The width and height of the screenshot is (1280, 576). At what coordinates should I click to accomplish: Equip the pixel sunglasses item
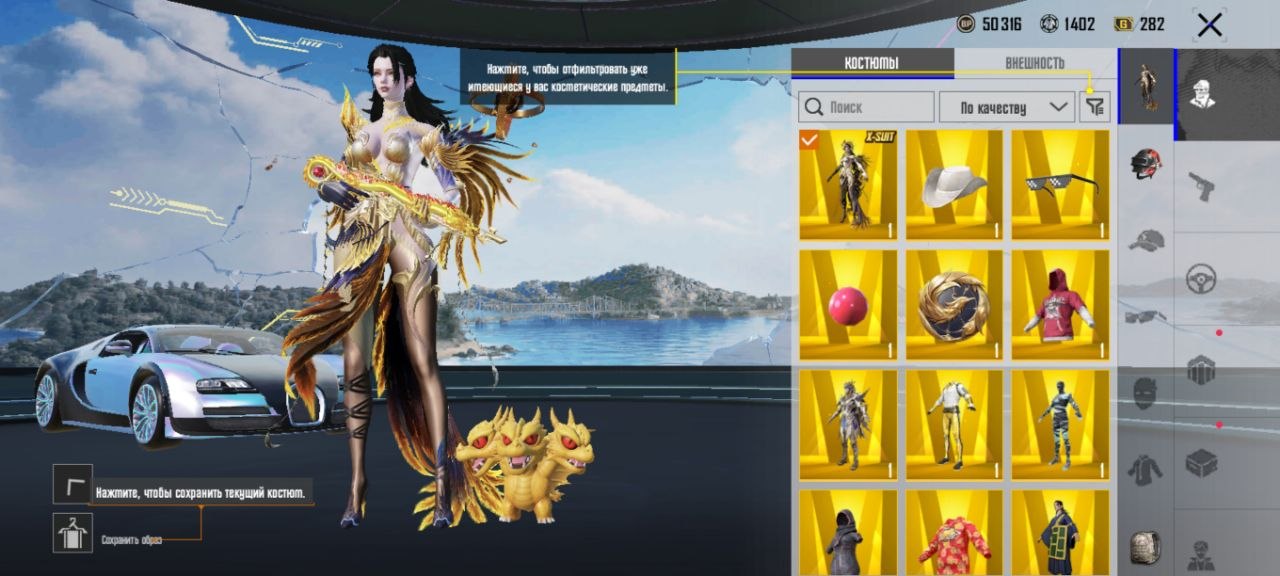pyautogui.click(x=1060, y=184)
